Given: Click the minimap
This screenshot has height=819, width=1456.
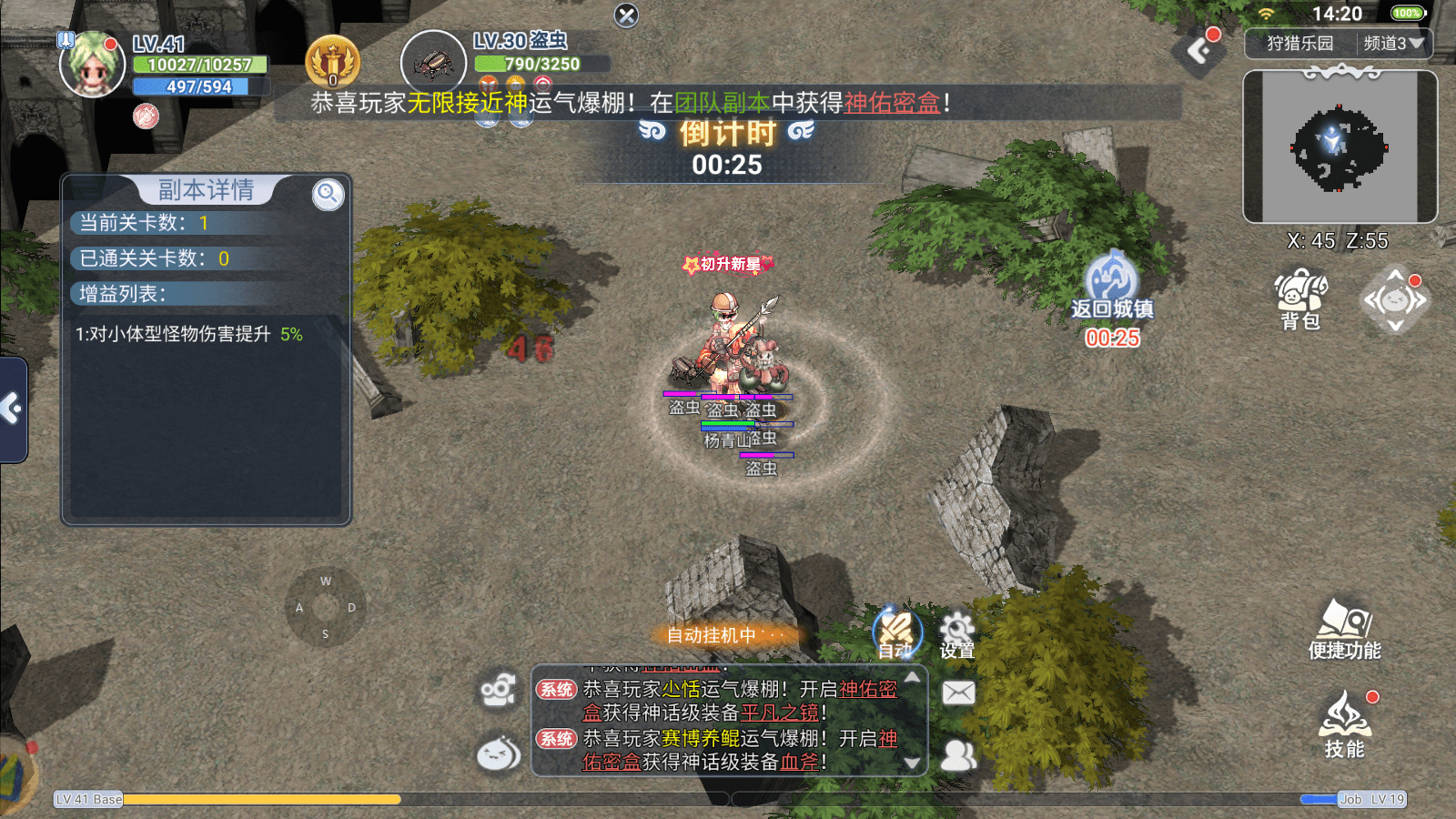Looking at the screenshot, I should point(1340,147).
